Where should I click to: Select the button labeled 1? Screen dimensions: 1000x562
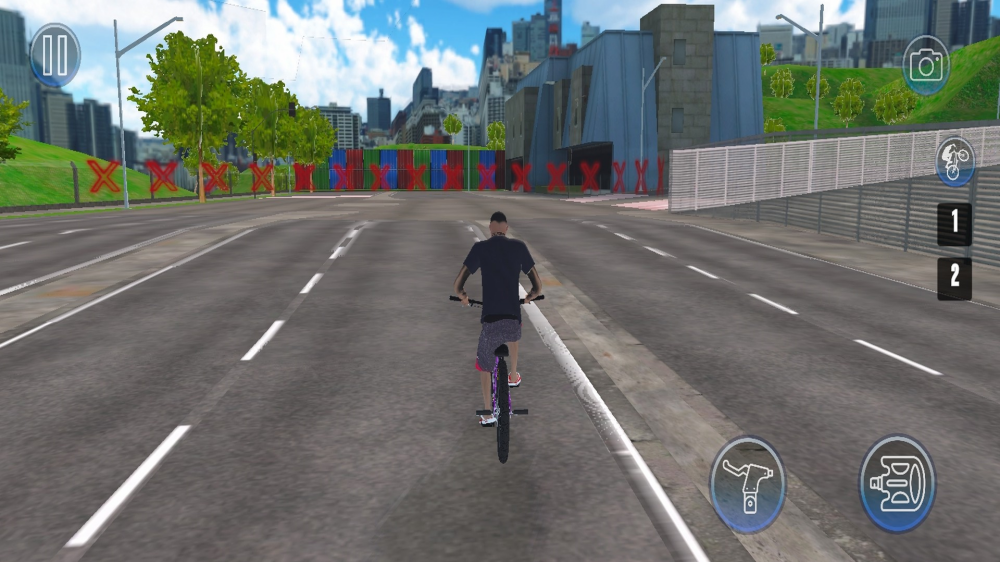[954, 224]
